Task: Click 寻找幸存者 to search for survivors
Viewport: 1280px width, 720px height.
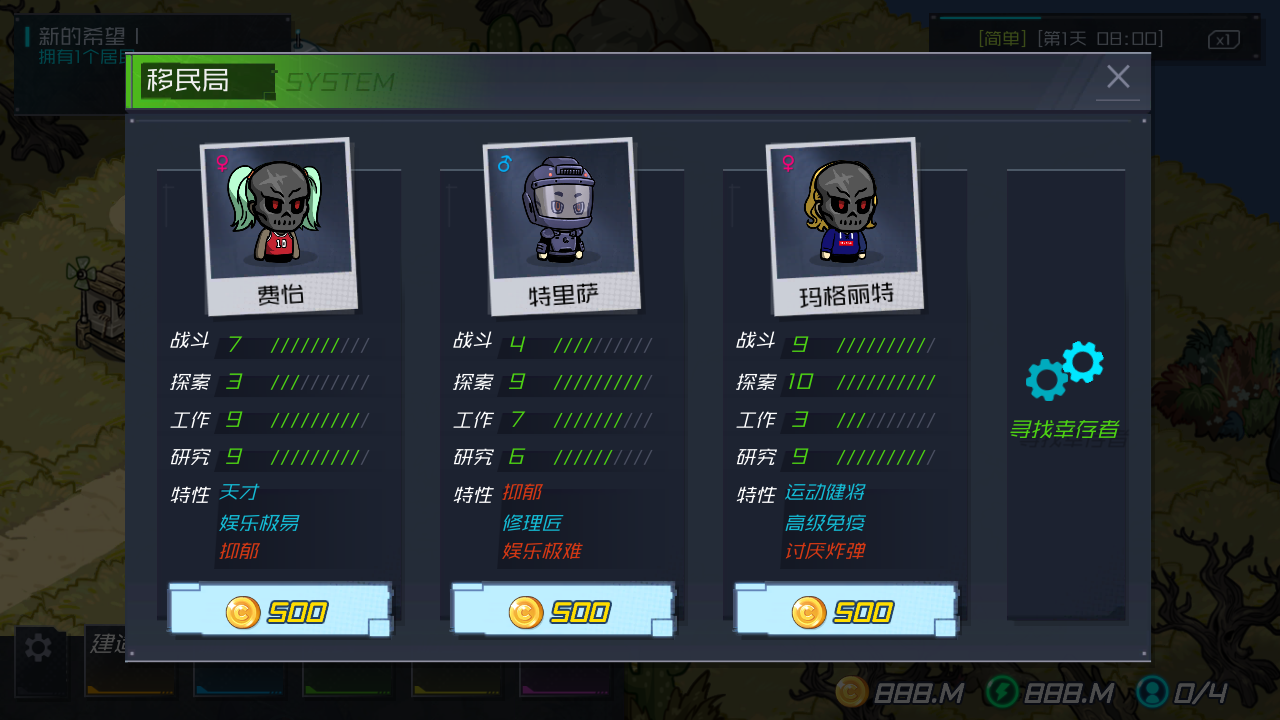Action: tap(1064, 392)
